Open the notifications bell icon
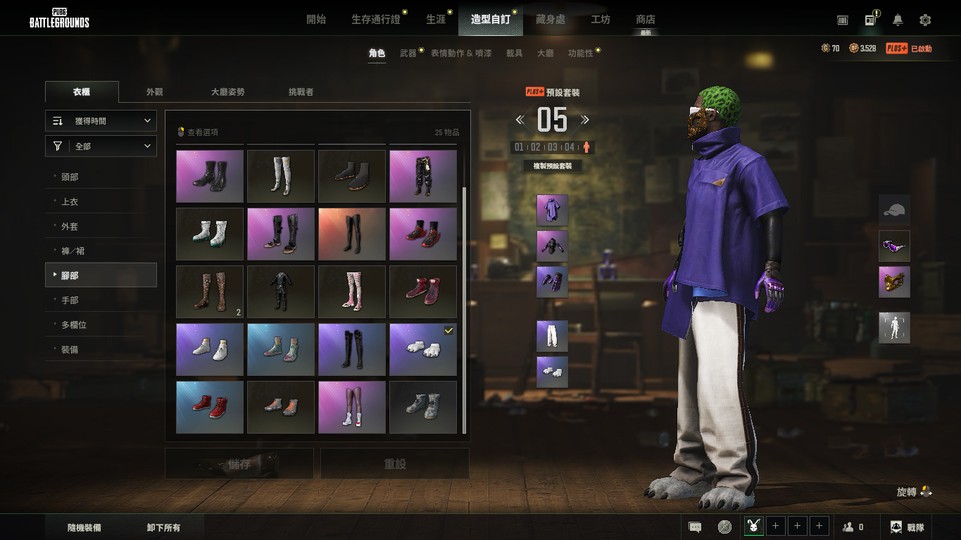Screen dimensions: 961x540 point(898,20)
